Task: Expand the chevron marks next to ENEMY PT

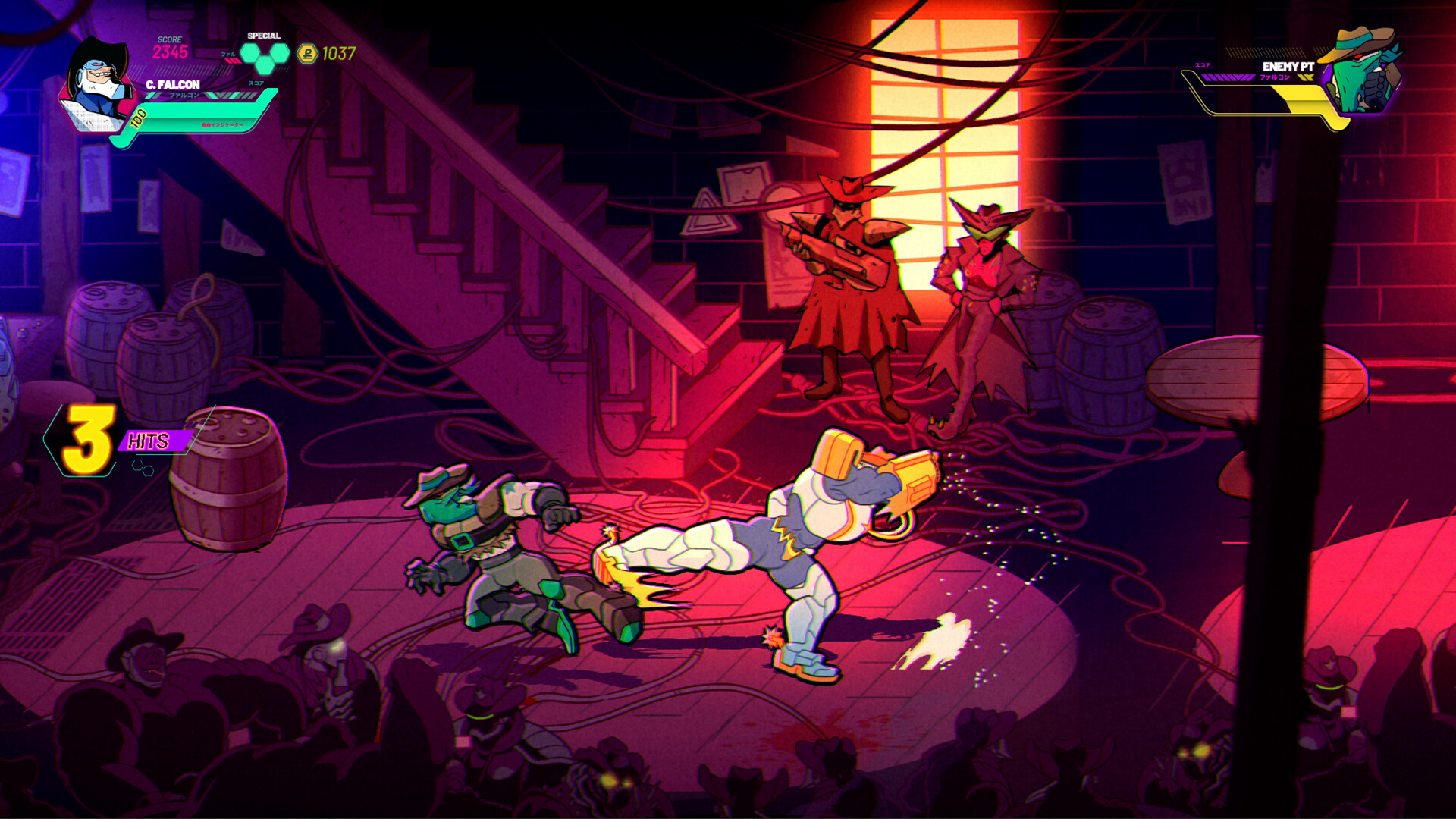Action: click(x=1305, y=77)
